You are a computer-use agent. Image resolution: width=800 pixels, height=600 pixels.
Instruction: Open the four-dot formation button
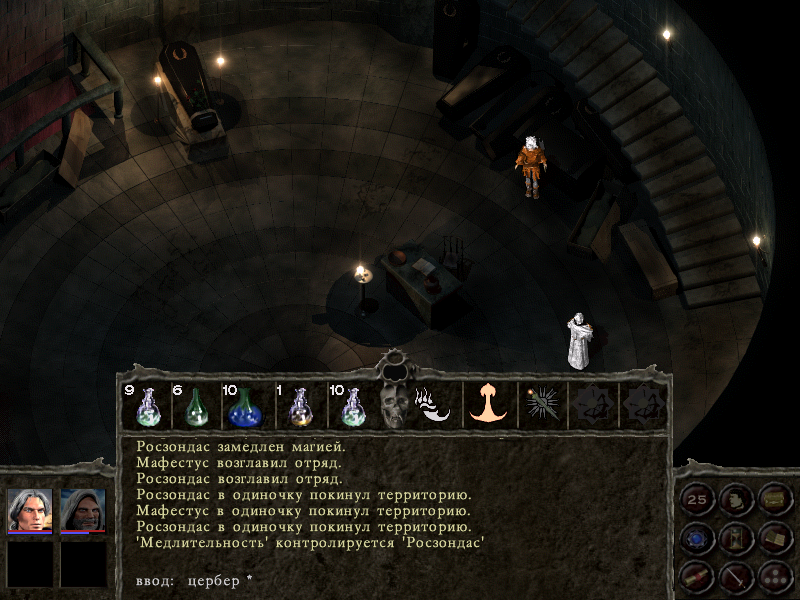pyautogui.click(x=773, y=575)
